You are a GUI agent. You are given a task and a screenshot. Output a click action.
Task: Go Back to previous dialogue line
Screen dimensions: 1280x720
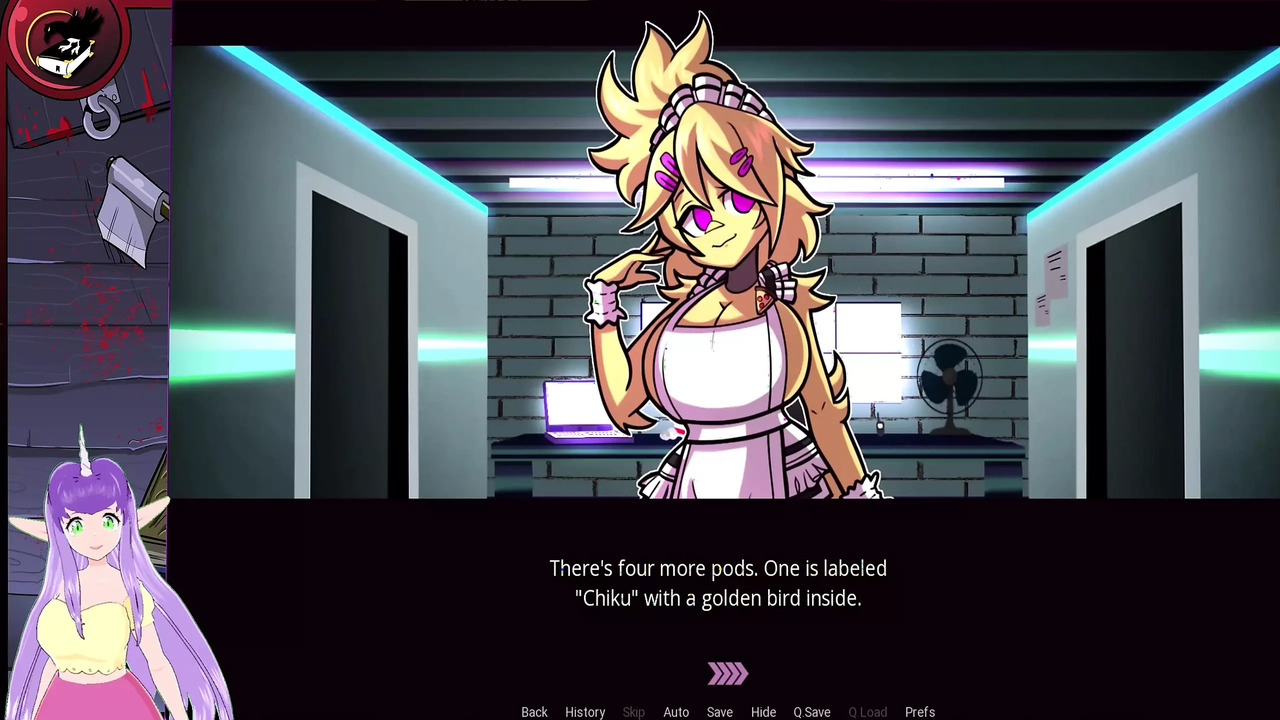point(534,711)
